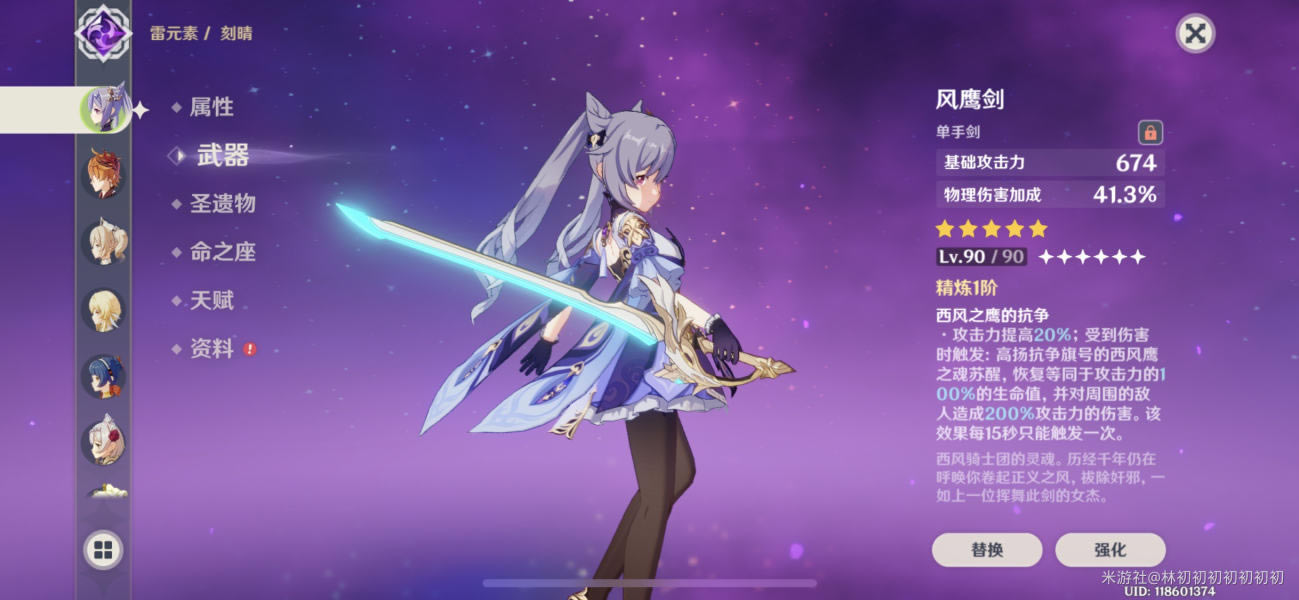
Task: Select the 武器 weapon tab
Action: coord(222,155)
